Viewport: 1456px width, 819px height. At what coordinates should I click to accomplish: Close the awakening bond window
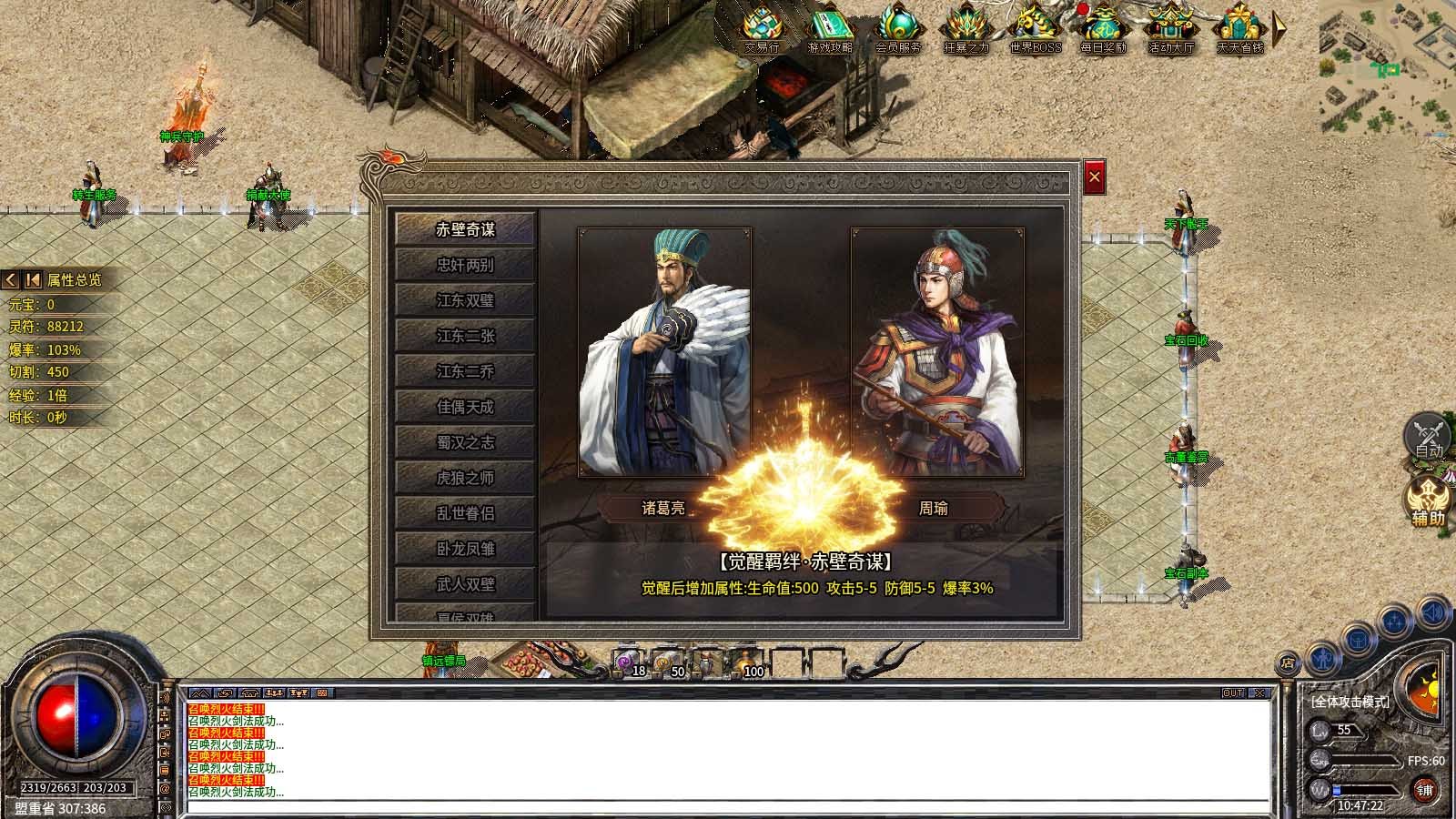coord(1094,177)
